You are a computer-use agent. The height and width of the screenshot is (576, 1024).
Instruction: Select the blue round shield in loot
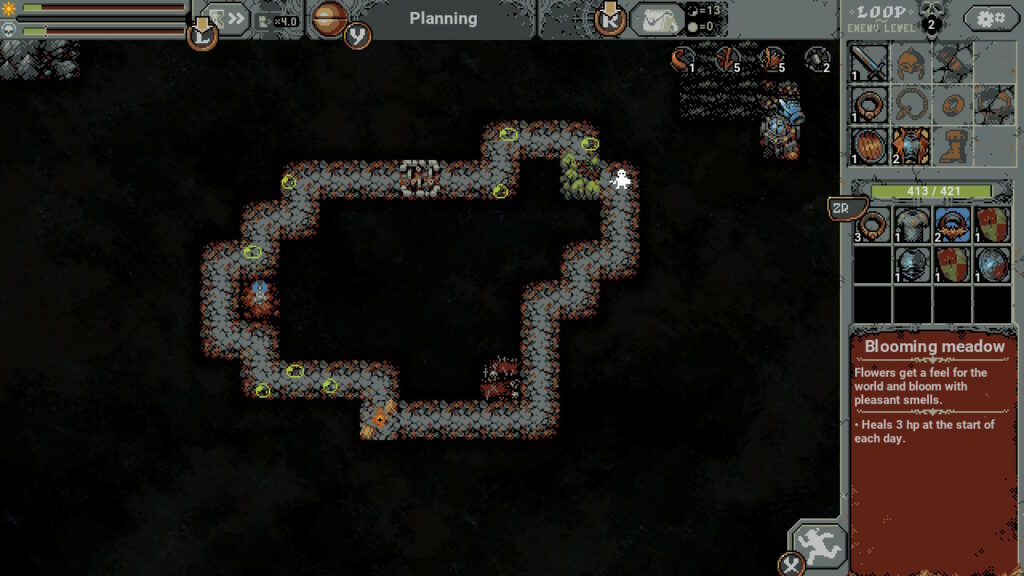coord(992,264)
